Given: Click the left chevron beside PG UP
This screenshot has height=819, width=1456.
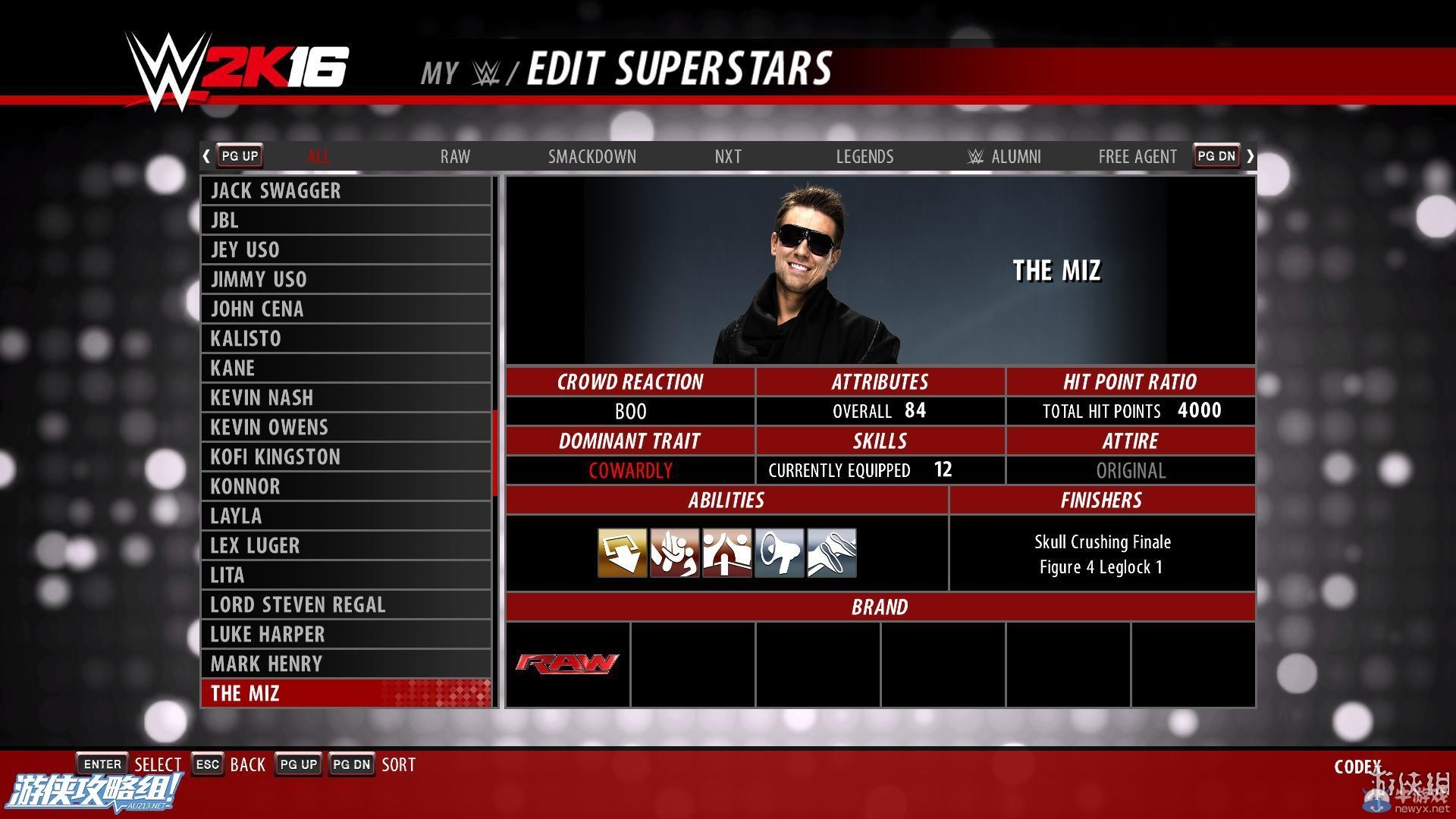Looking at the screenshot, I should (206, 155).
